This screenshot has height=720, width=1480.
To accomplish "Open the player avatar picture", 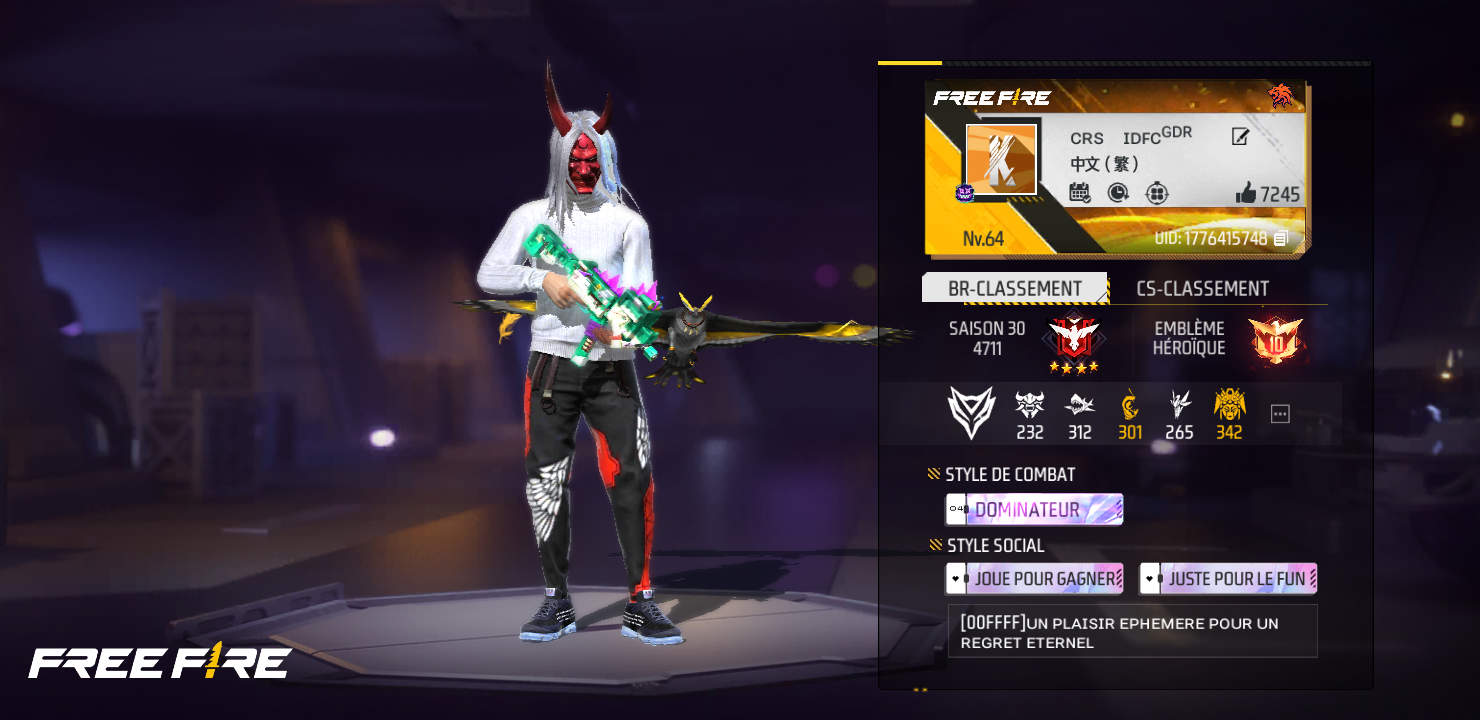I will click(x=1001, y=160).
